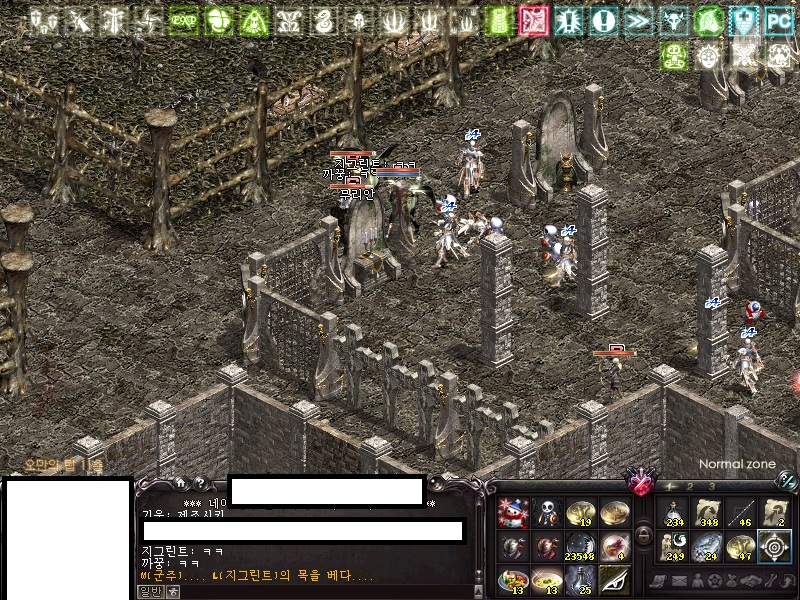Use the potion flask showing 234
800x600 pixels.
[x=674, y=513]
